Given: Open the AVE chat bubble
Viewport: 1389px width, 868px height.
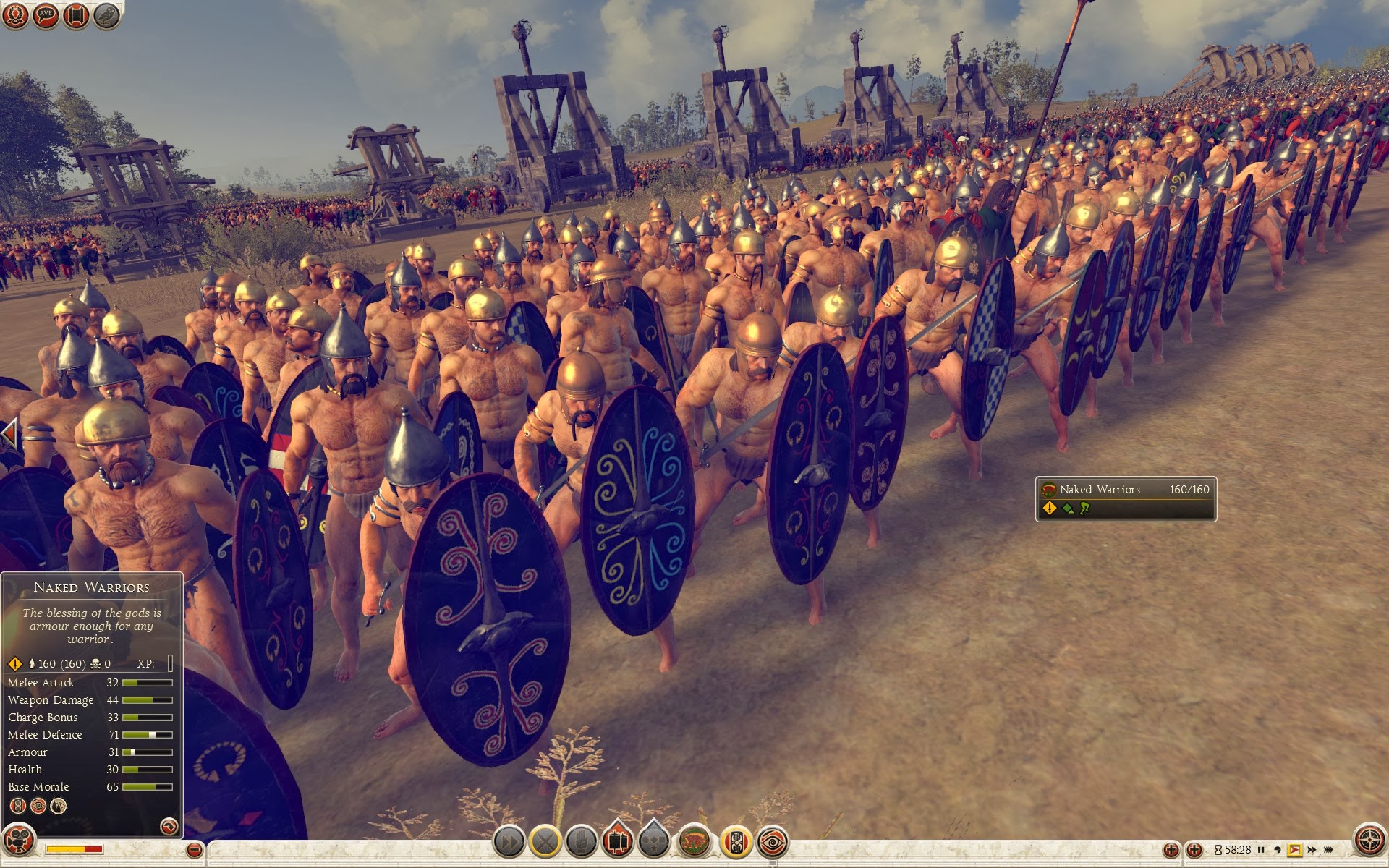Looking at the screenshot, I should (x=46, y=14).
